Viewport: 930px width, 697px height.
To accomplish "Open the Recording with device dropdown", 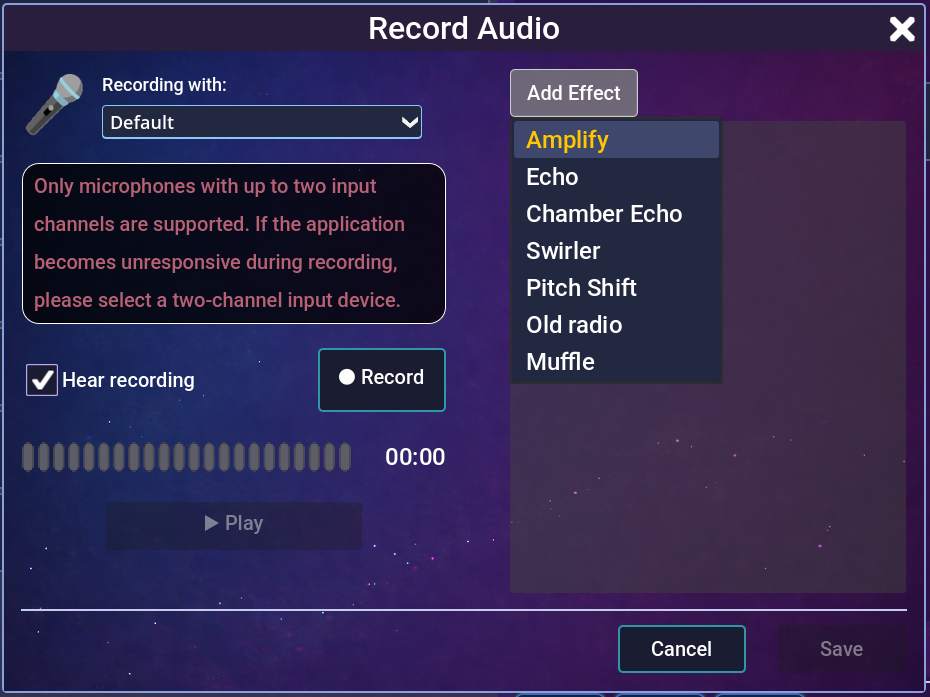I will tap(262, 122).
